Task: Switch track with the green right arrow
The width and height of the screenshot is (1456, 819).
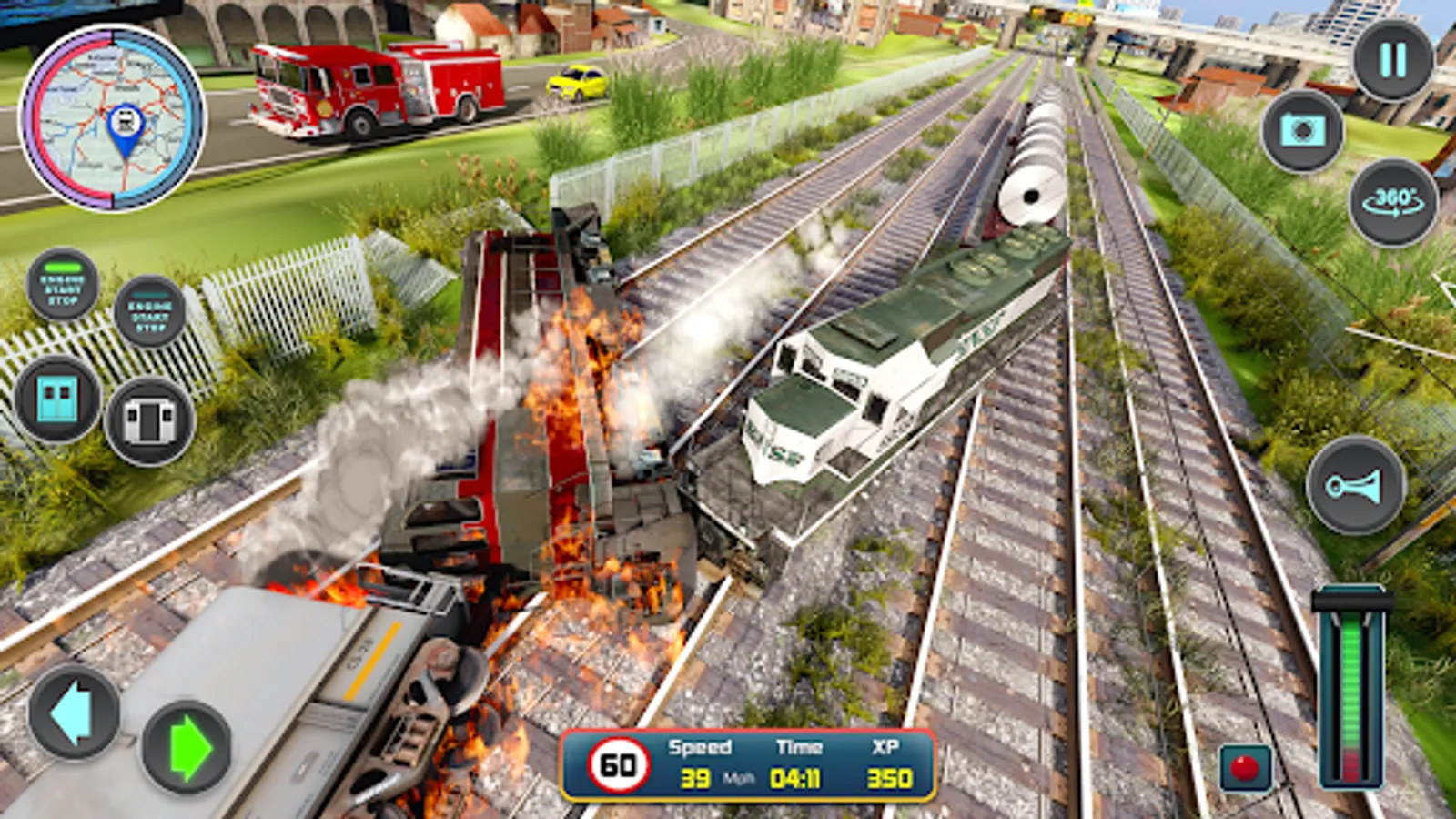Action: 187,747
